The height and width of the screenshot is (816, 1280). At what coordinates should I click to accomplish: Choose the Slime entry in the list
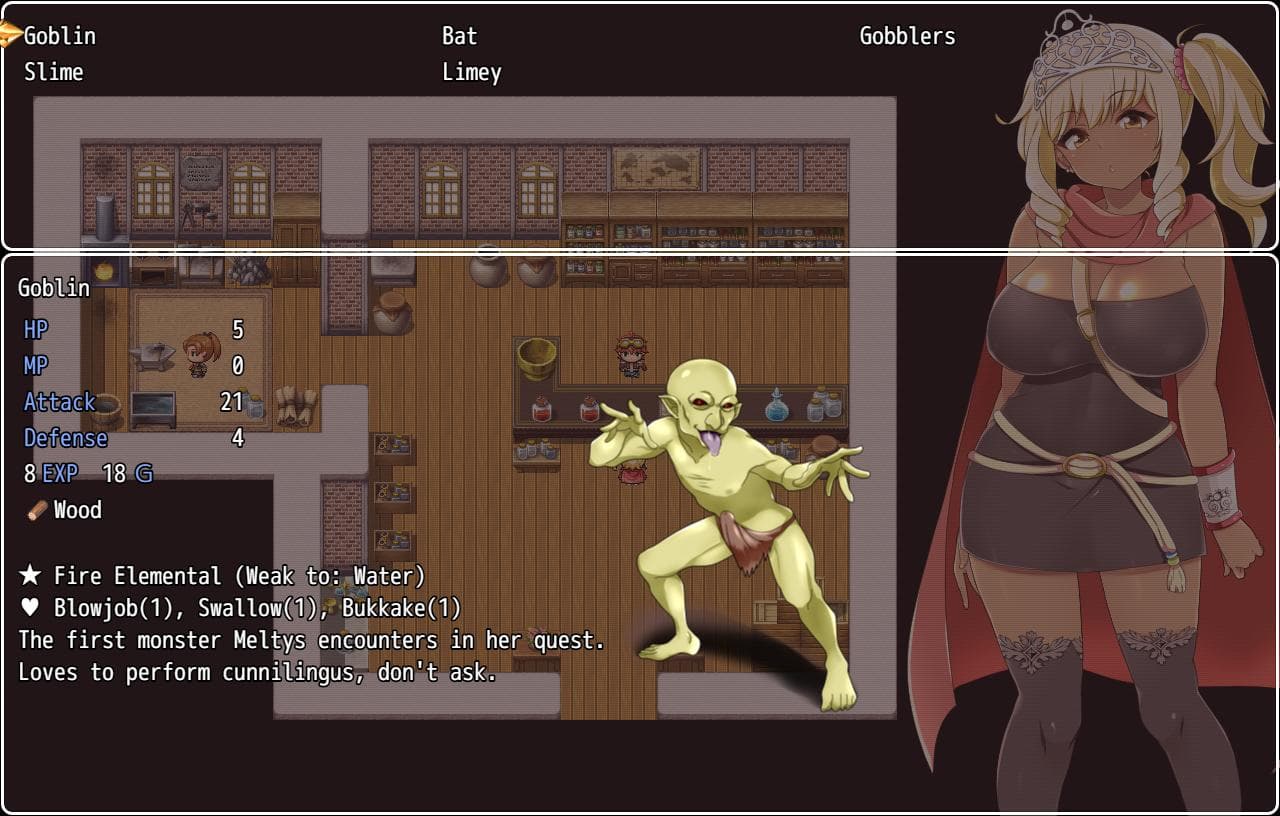(54, 72)
